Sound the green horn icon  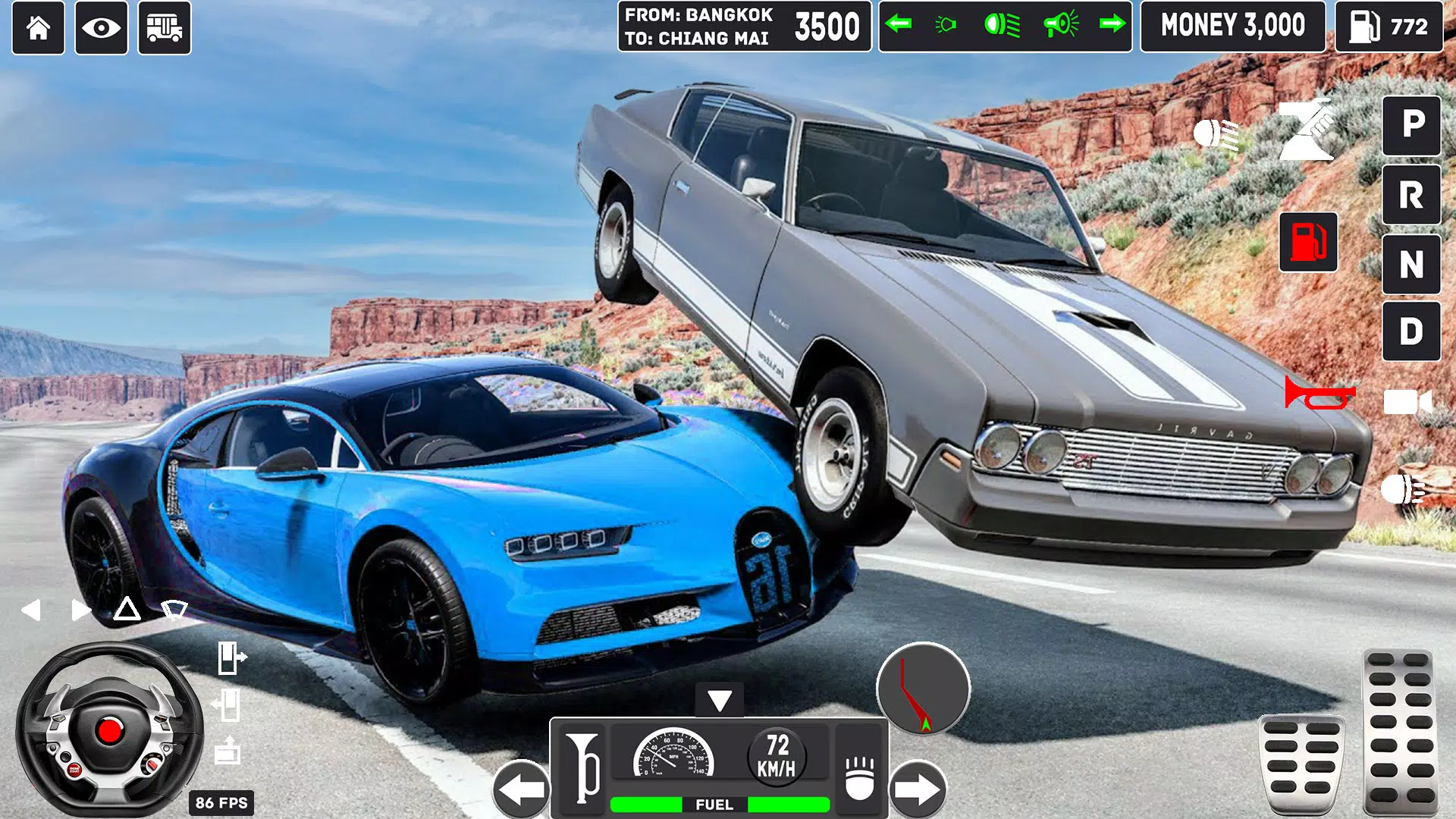pyautogui.click(x=1060, y=25)
